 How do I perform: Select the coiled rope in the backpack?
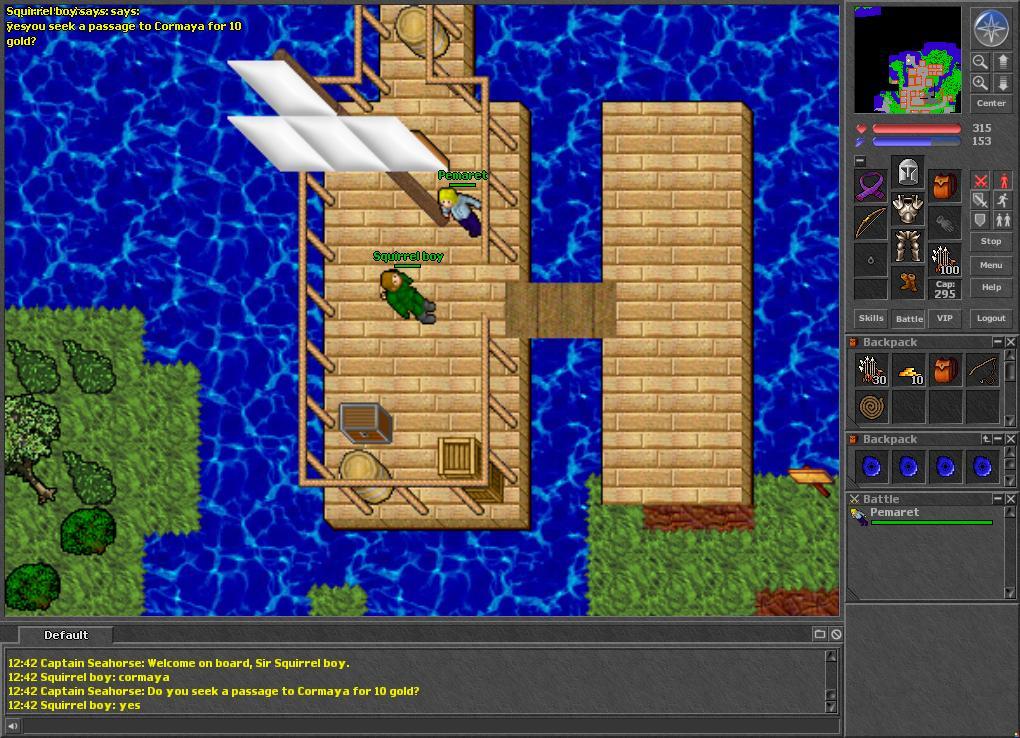[x=872, y=407]
